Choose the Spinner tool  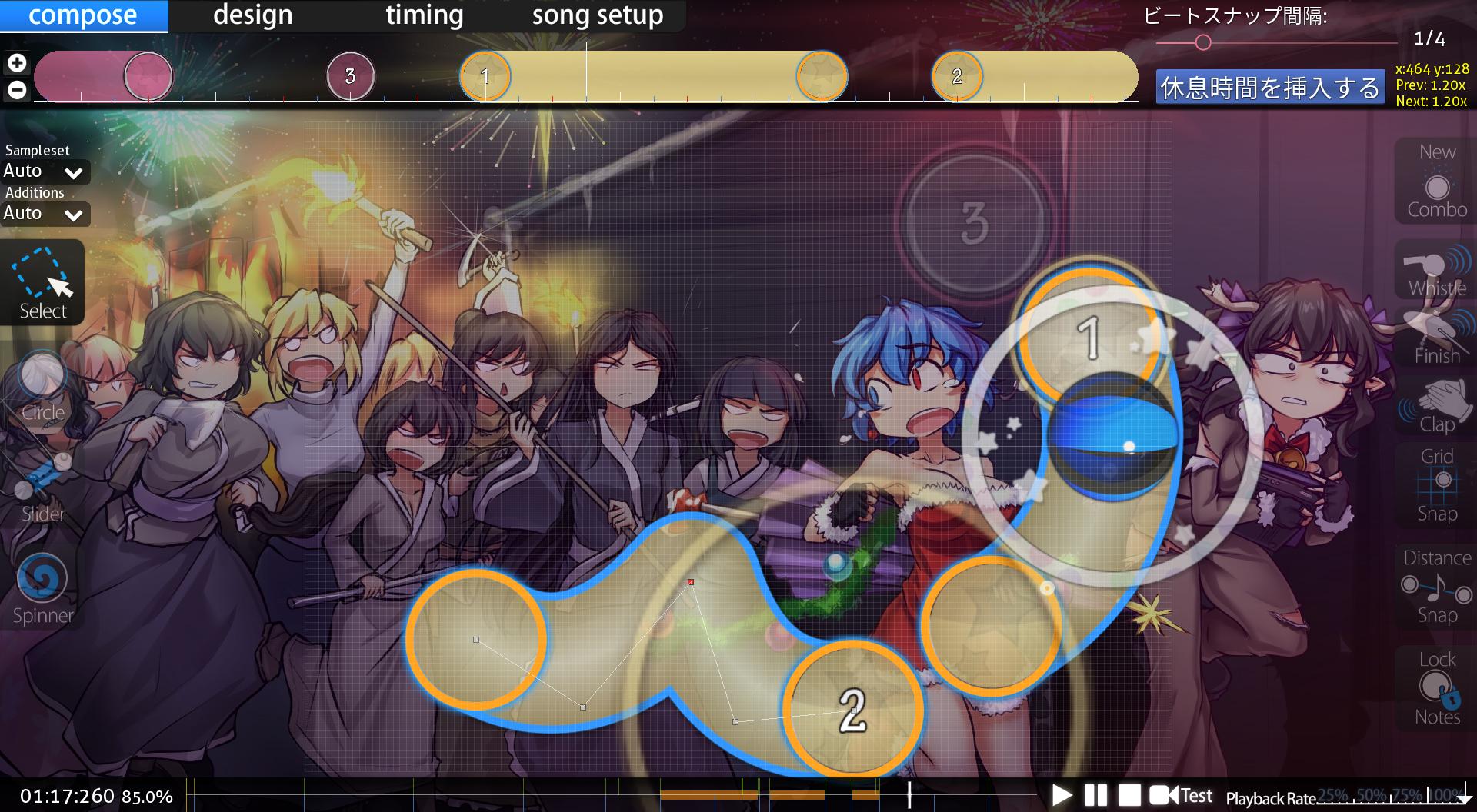43,588
